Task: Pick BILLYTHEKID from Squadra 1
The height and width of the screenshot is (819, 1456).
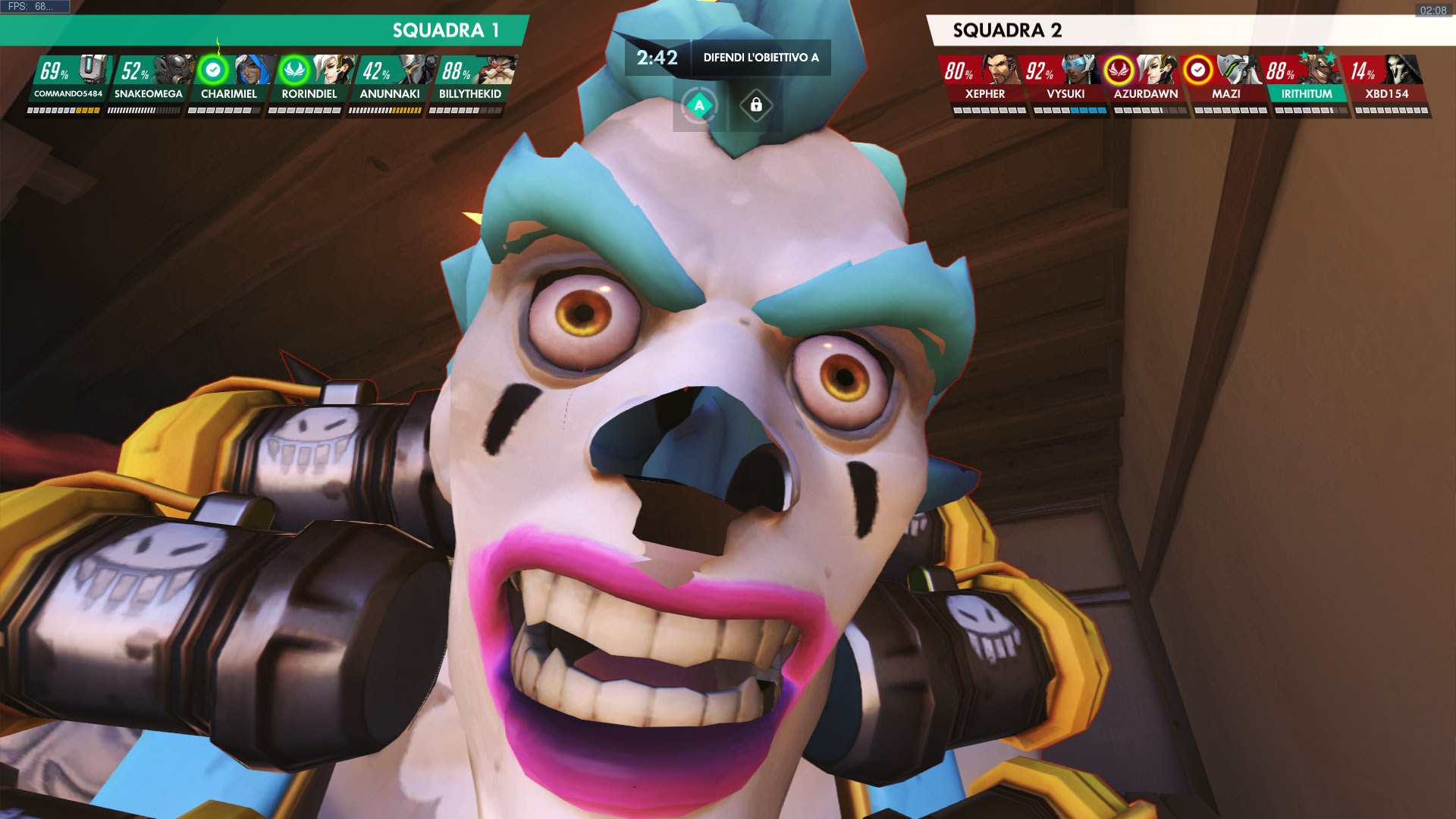Action: tap(470, 80)
